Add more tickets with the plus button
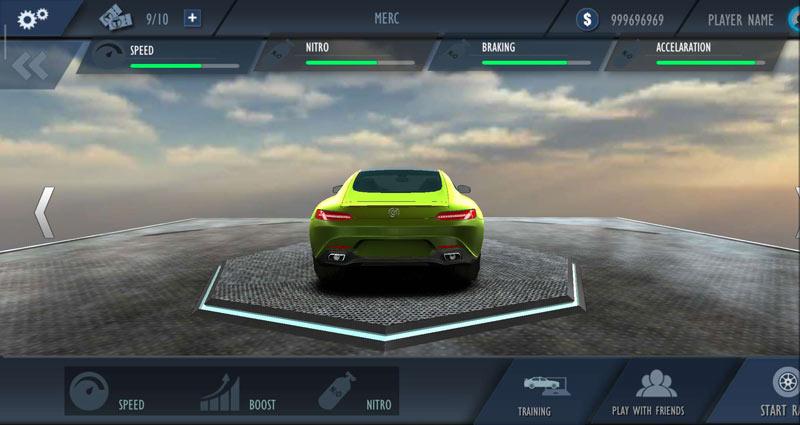The image size is (800, 425). click(193, 18)
